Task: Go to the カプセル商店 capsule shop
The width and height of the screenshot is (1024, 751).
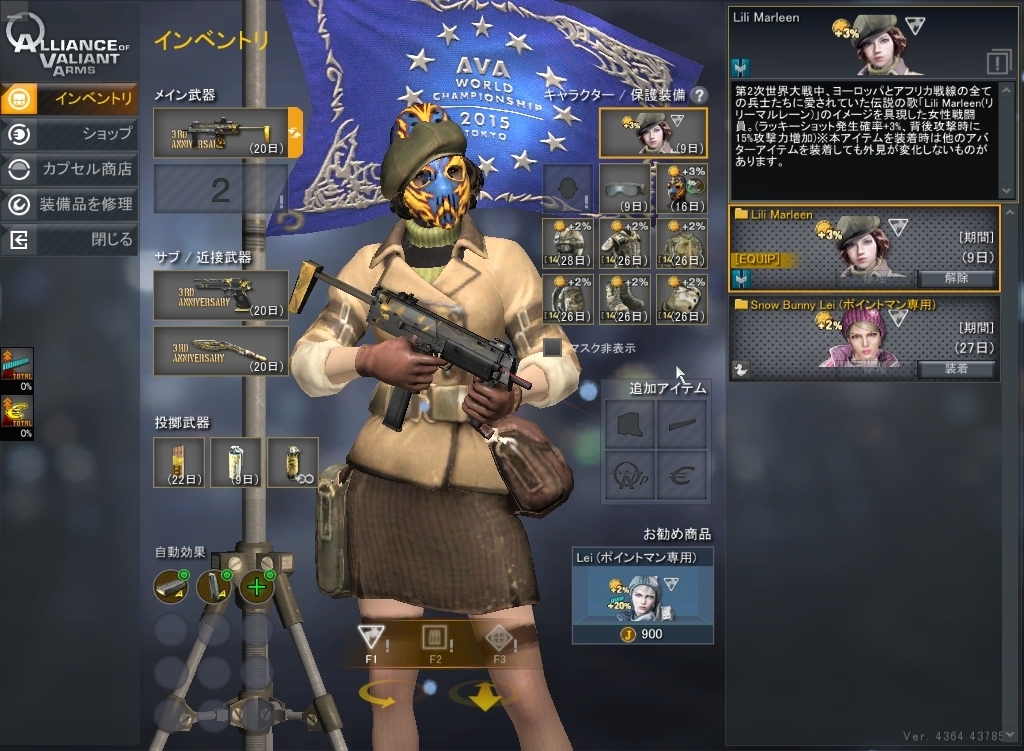Action: [x=70, y=169]
